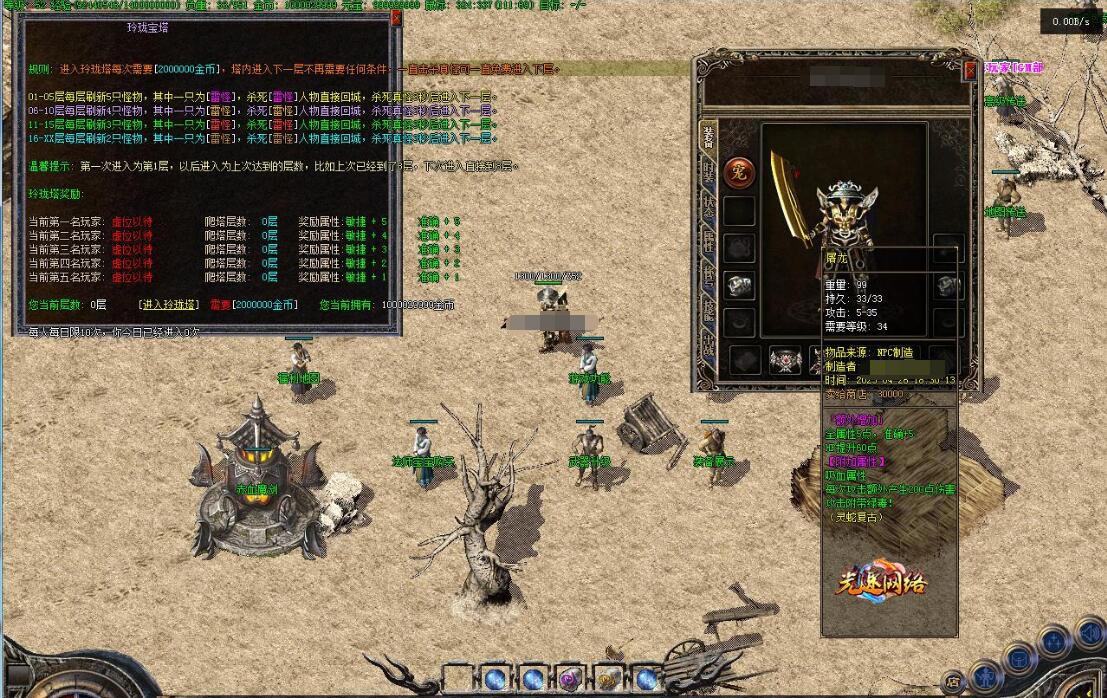This screenshot has height=698, width=1107.
Task: Click the 进入玲珑塔 enter-tower link
Action: [x=168, y=304]
